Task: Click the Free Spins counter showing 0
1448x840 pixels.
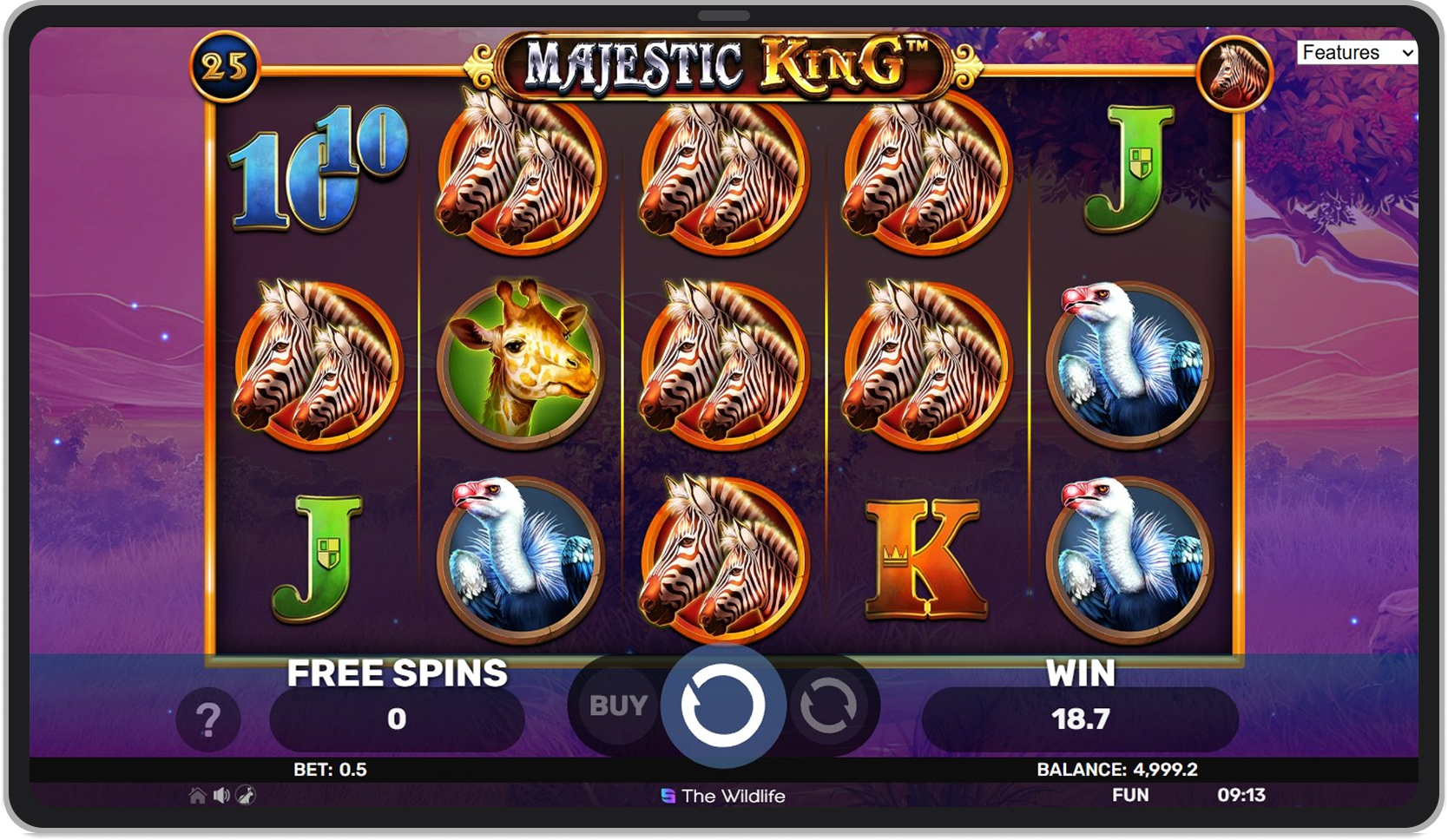Action: [398, 718]
